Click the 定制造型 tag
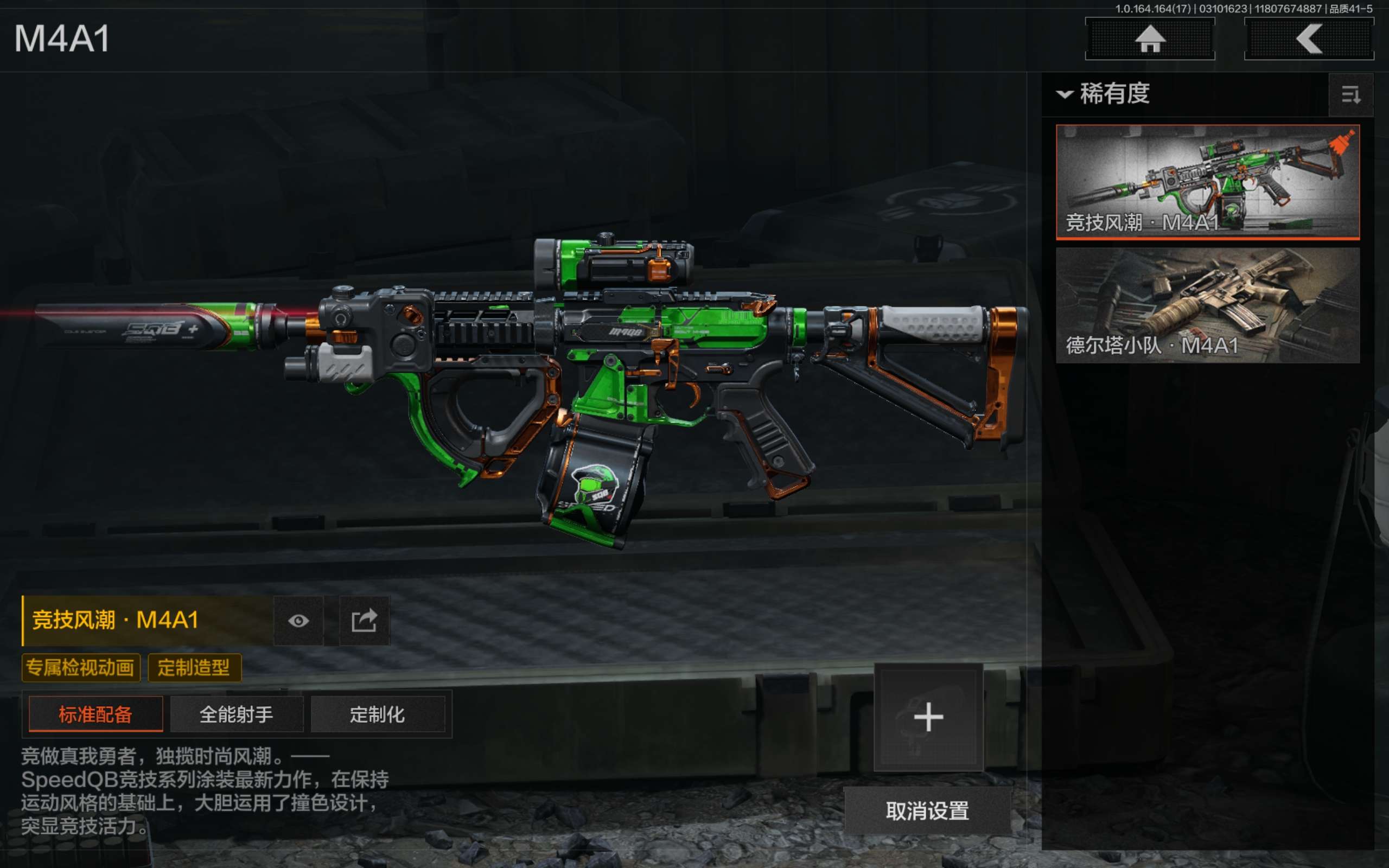 (x=194, y=668)
